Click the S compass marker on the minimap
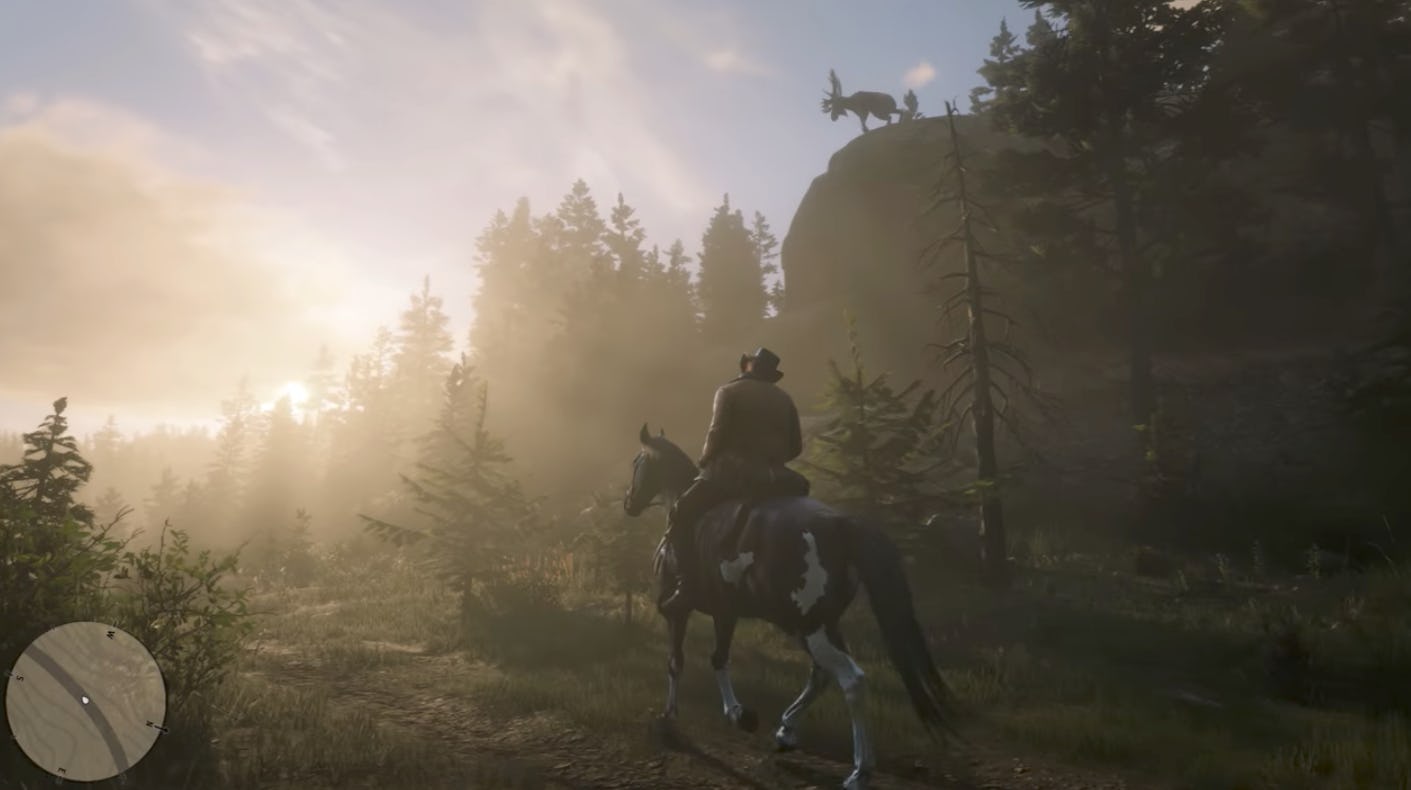 pyautogui.click(x=18, y=677)
